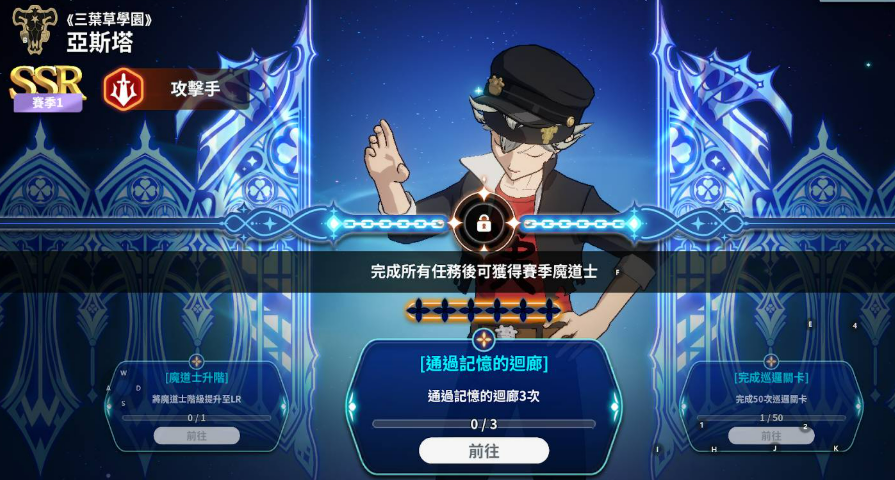
Task: Tap the padlock icon on the chain
Action: 484,223
